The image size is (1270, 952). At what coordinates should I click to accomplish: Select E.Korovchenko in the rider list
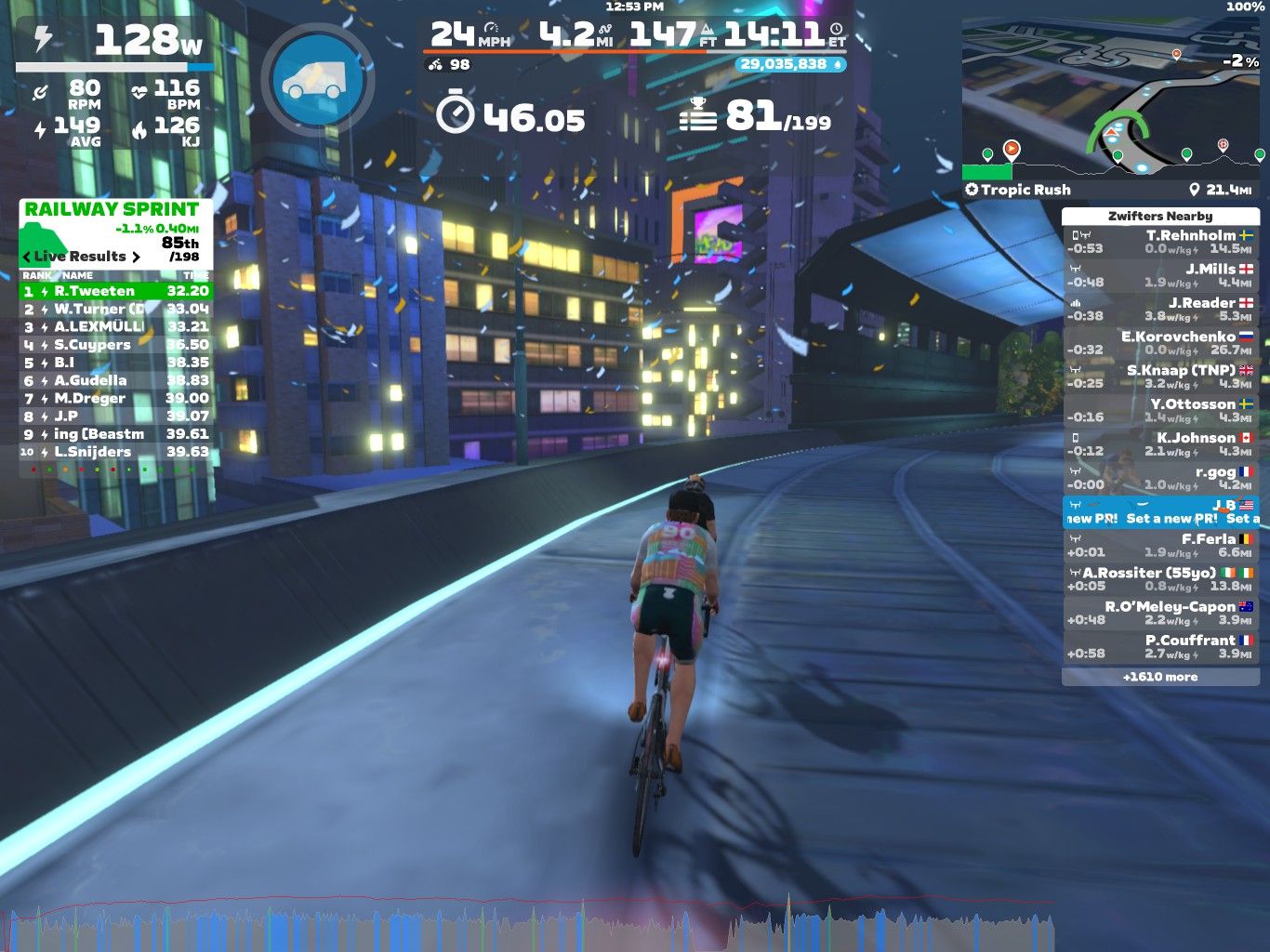1160,343
